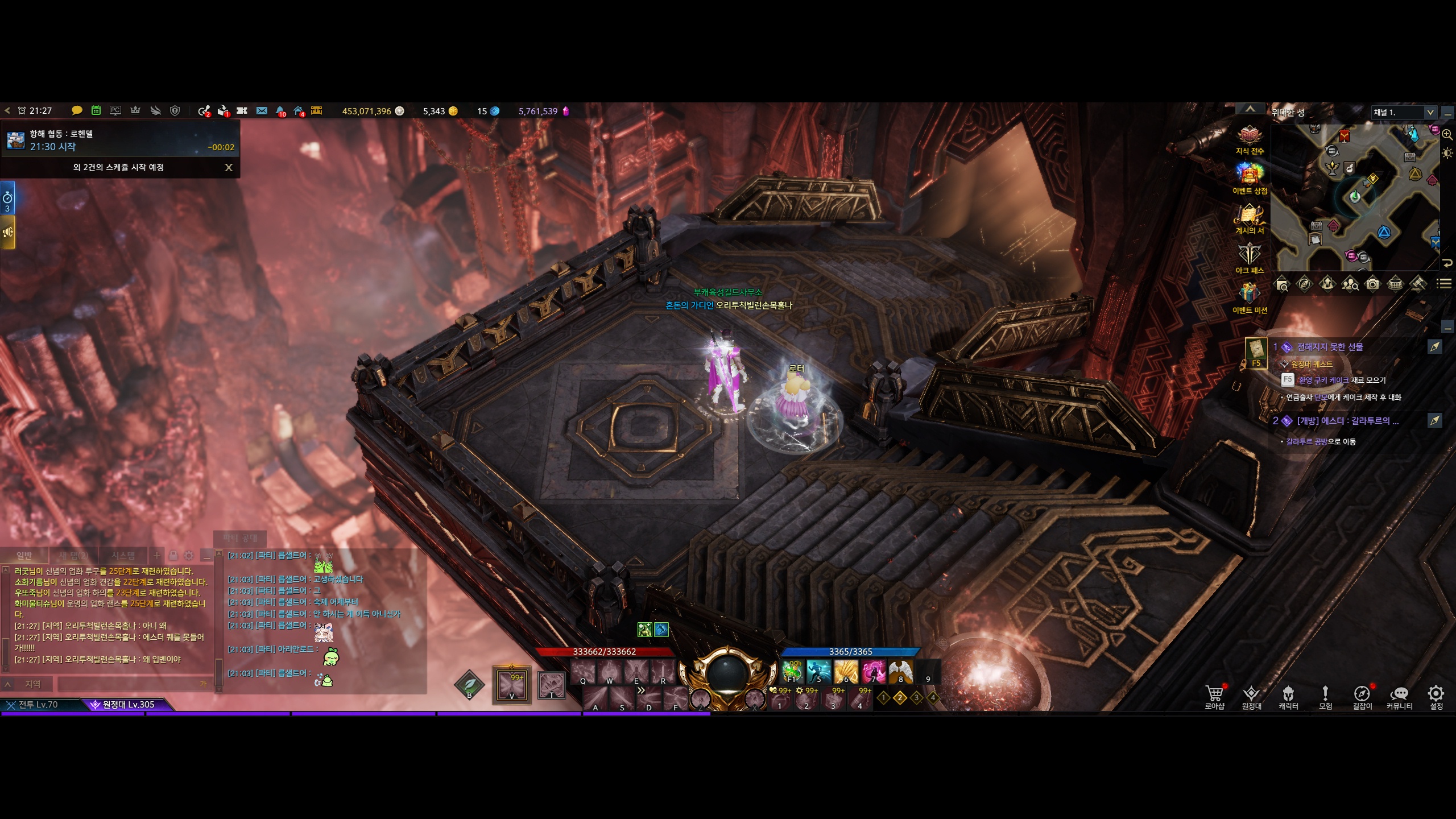Open the 지식 전수 icon
Viewport: 1456px width, 819px height.
[1250, 135]
